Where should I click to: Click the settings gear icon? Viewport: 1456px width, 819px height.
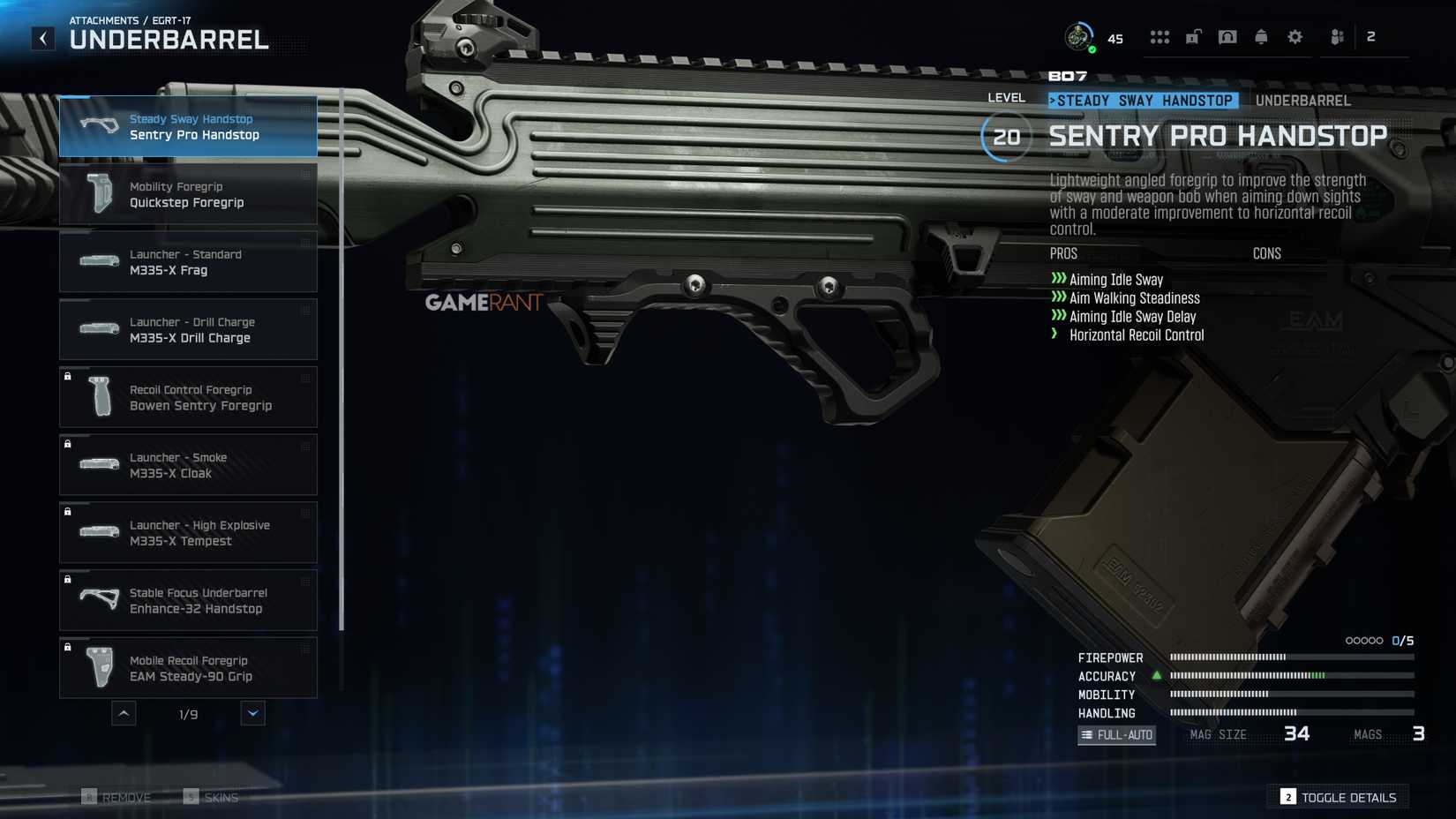click(x=1295, y=37)
